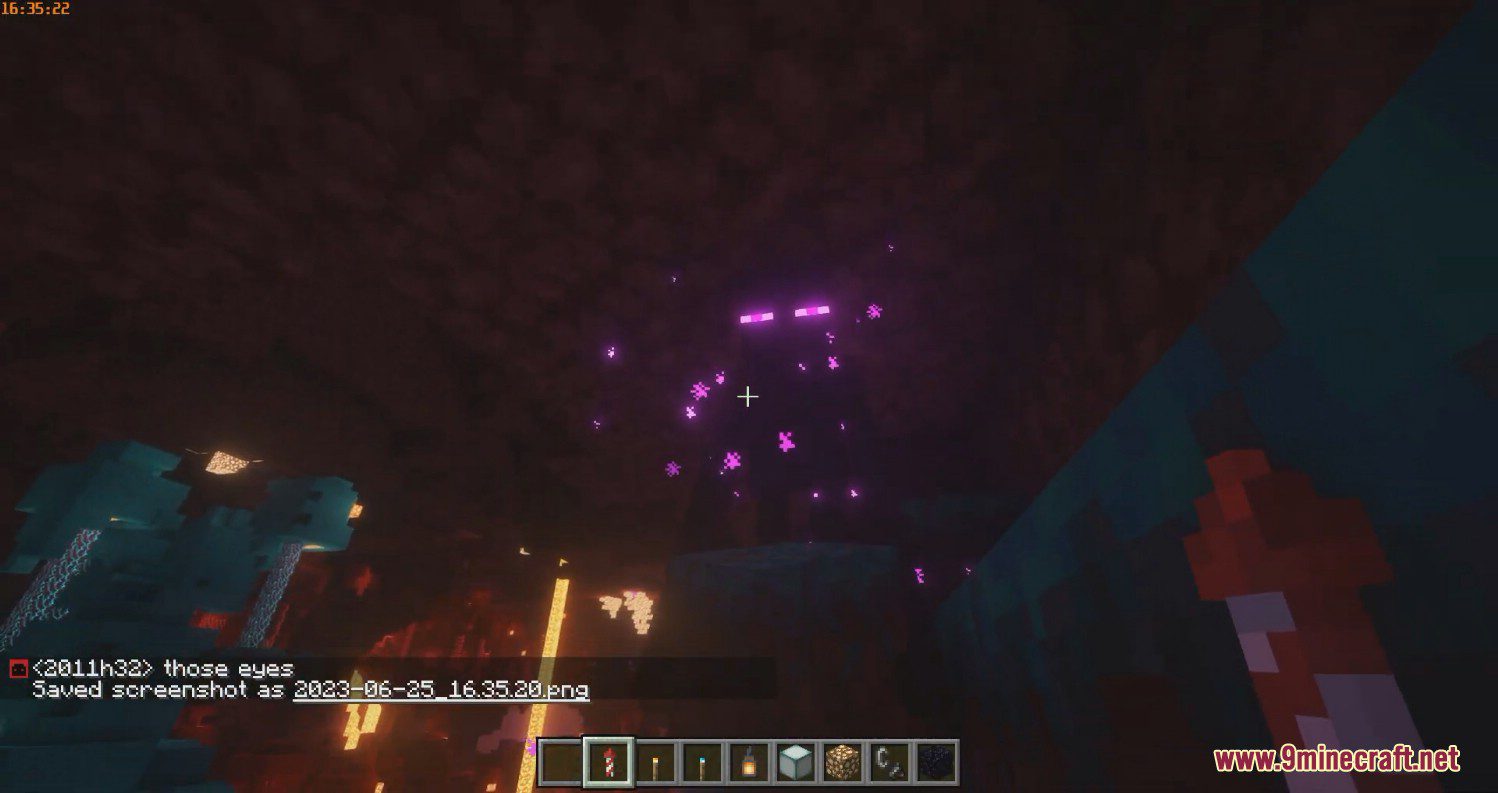Click the crosshair at screen center
This screenshot has width=1498, height=793.
[x=749, y=397]
